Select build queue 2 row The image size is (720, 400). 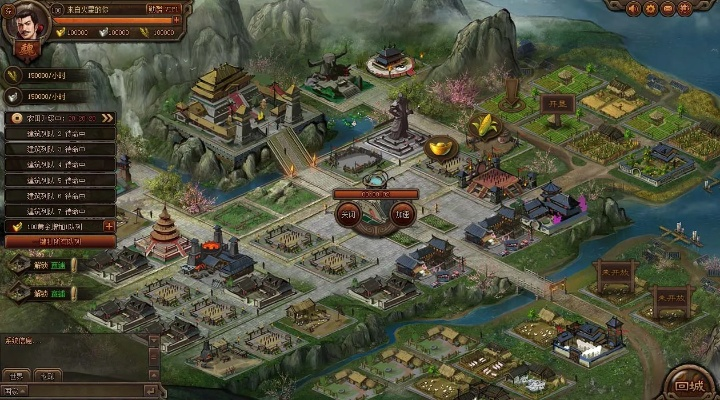62,133
